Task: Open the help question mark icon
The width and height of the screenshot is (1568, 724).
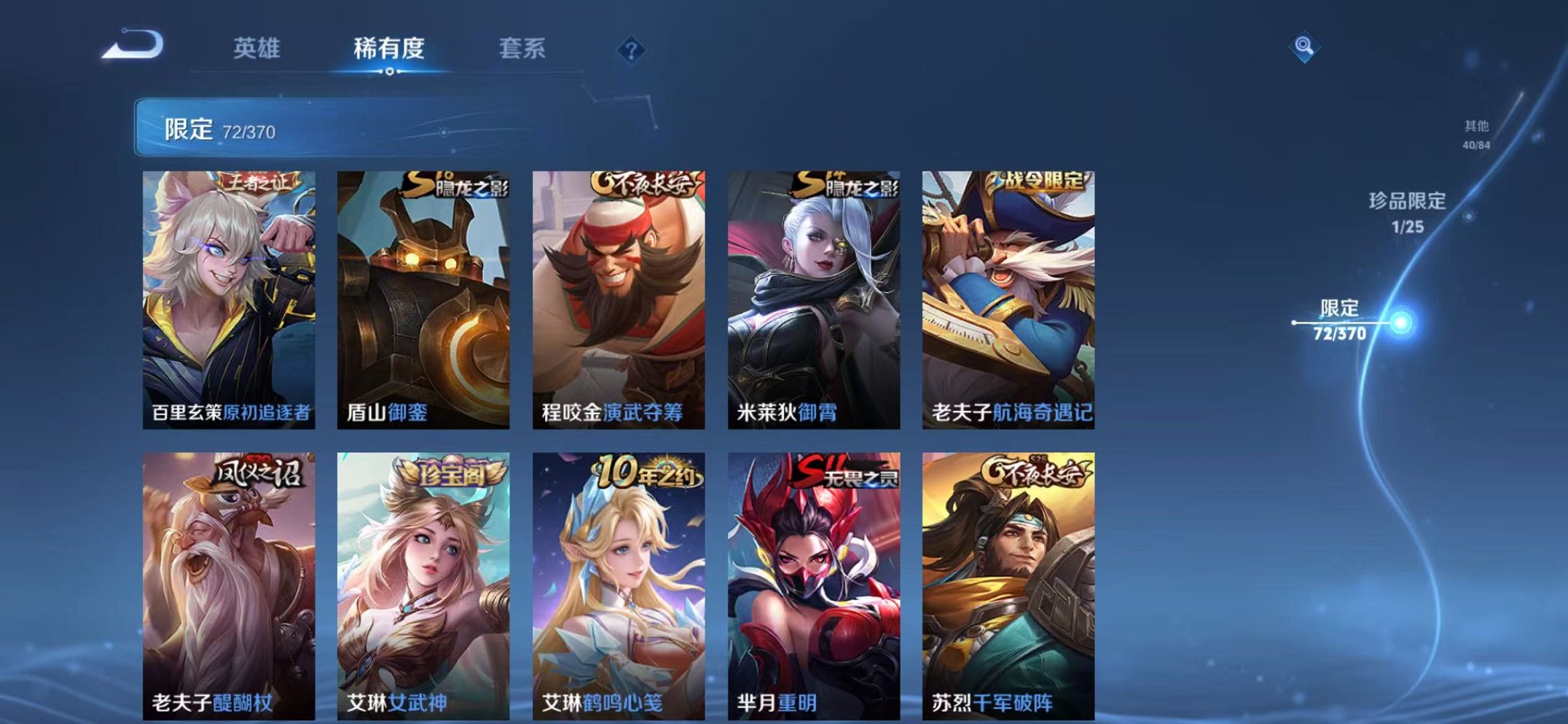Action: 631,50
